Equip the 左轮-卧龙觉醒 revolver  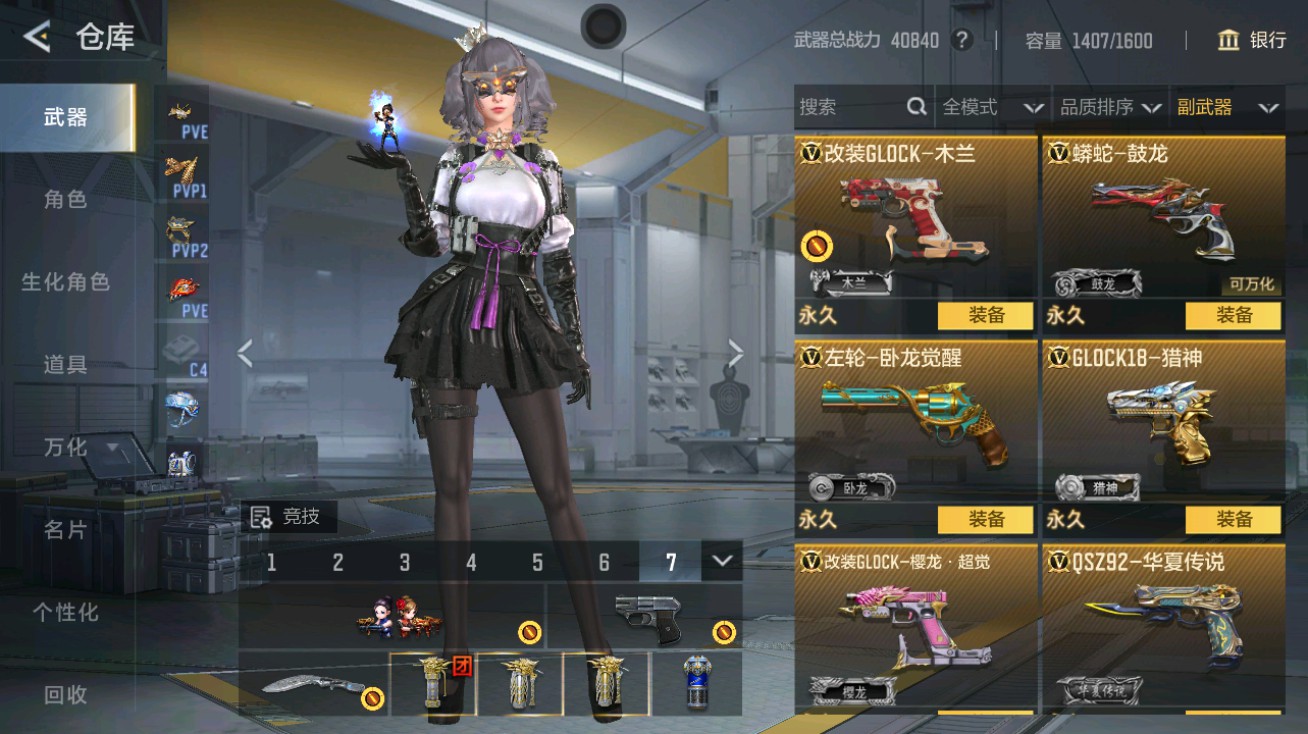pos(984,519)
